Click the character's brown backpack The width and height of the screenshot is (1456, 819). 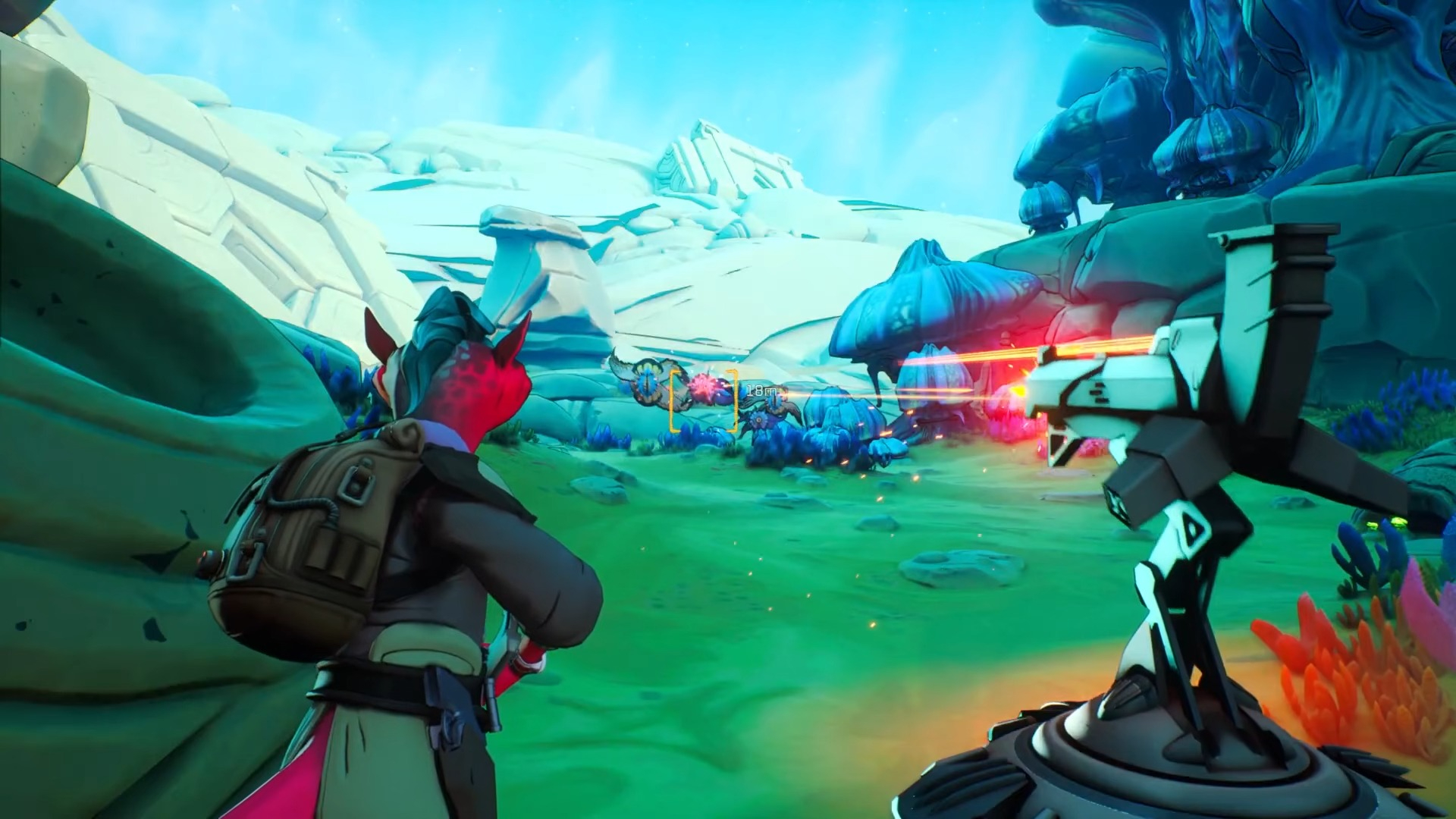311,523
